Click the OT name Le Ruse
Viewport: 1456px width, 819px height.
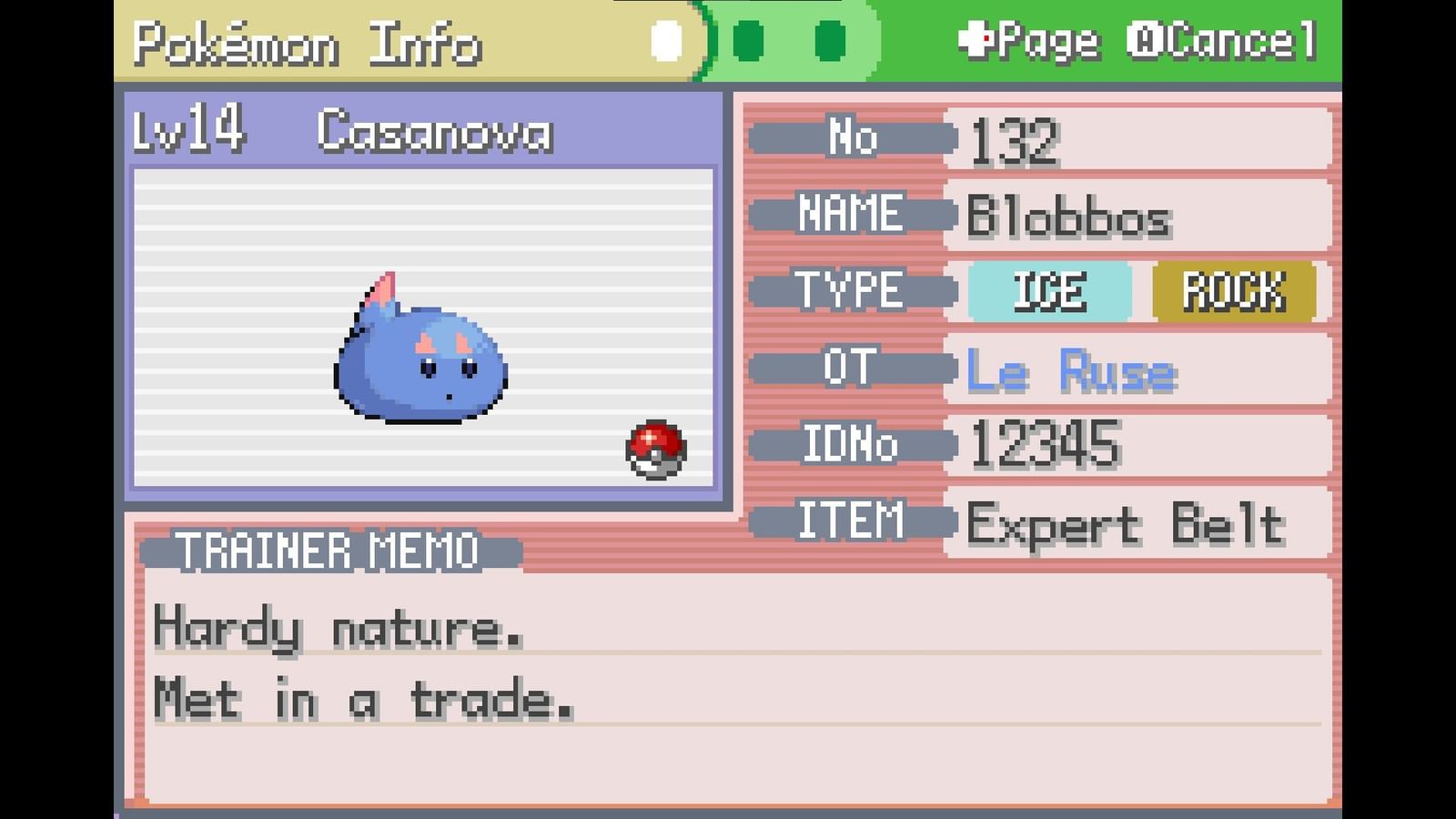[1072, 369]
